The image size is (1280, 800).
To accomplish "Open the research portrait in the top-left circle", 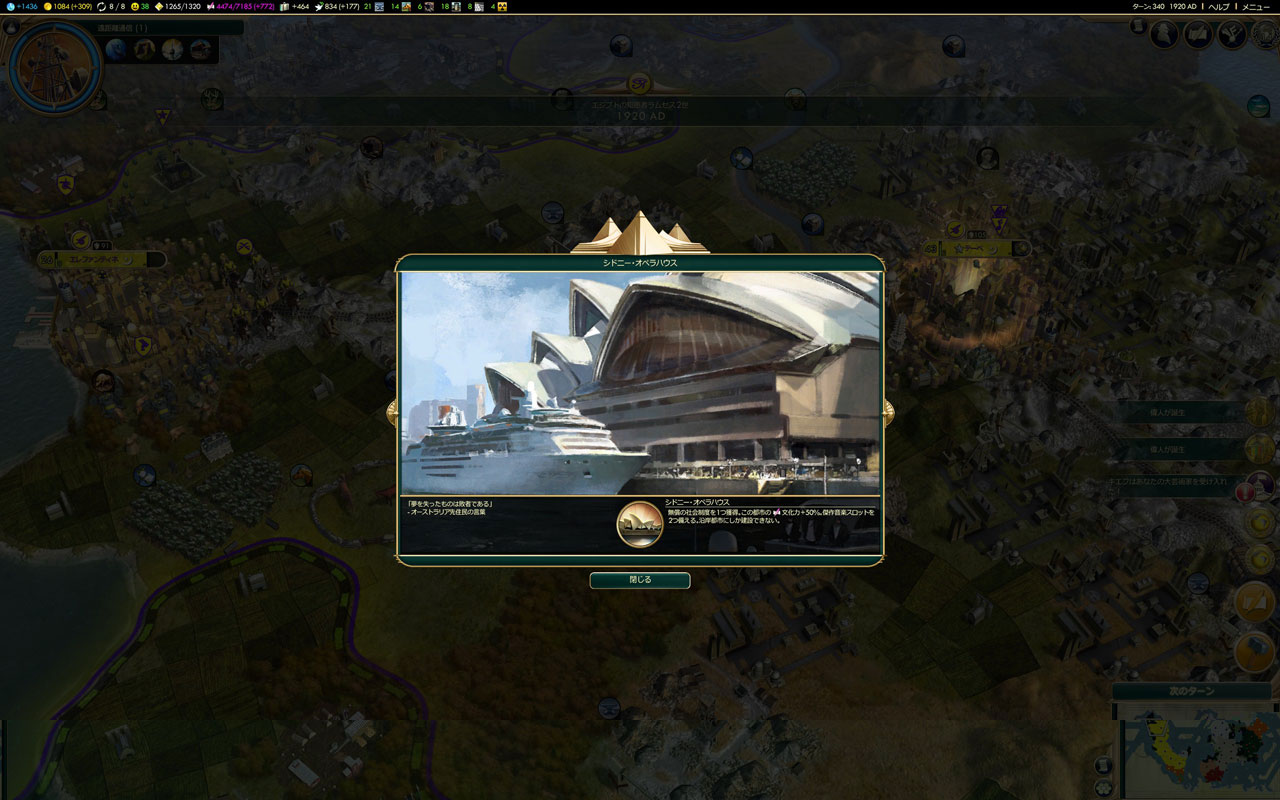I will [54, 67].
